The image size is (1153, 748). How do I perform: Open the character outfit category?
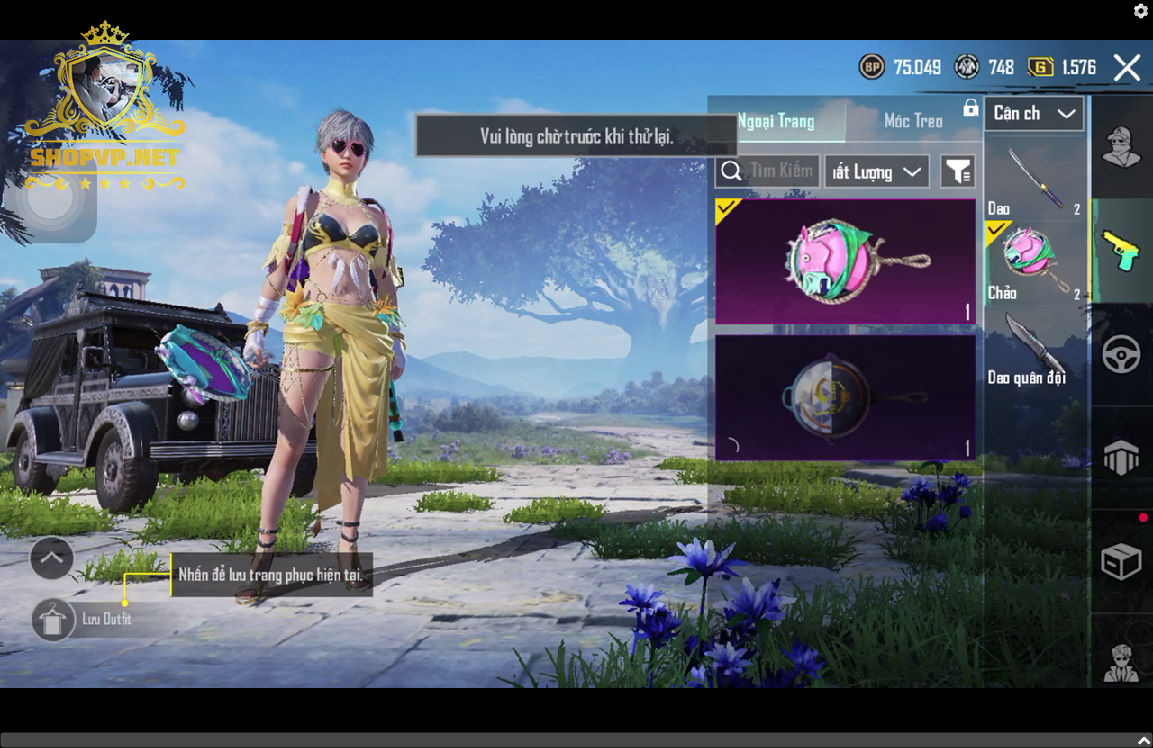(1121, 147)
